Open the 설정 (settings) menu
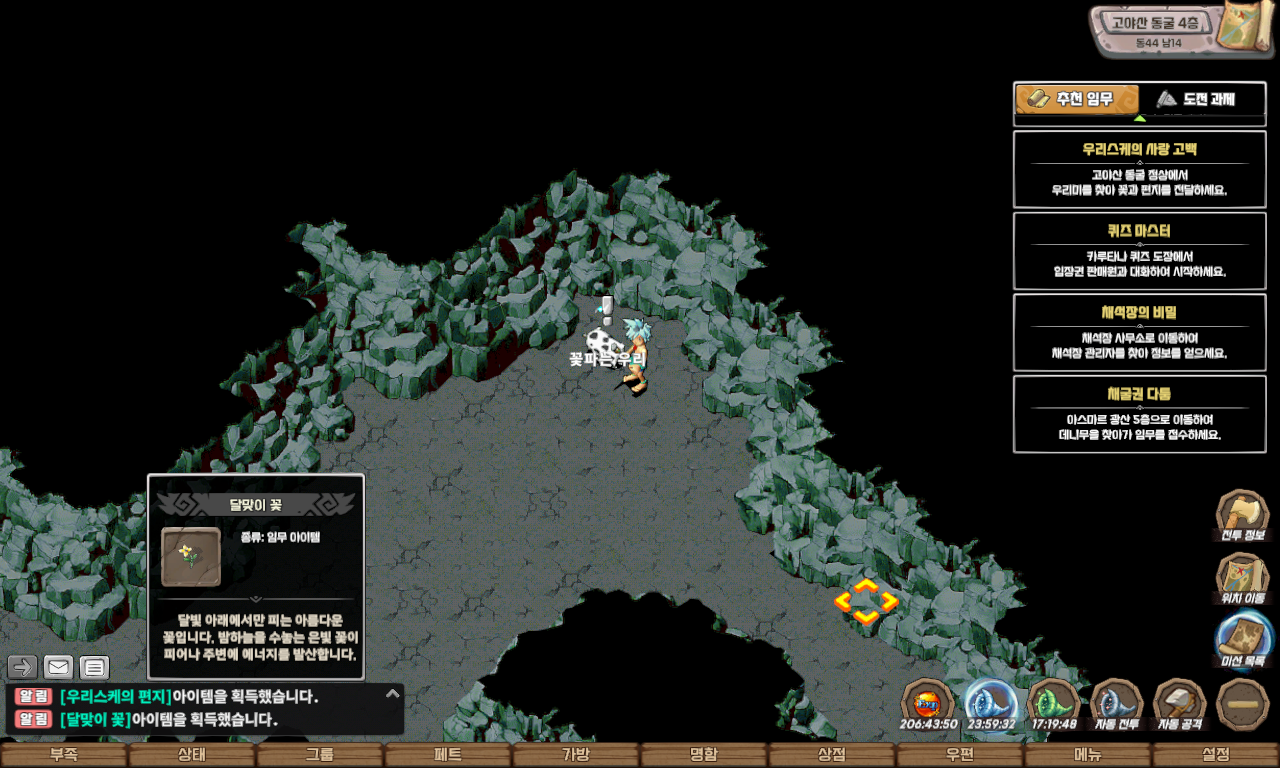 pyautogui.click(x=1216, y=755)
